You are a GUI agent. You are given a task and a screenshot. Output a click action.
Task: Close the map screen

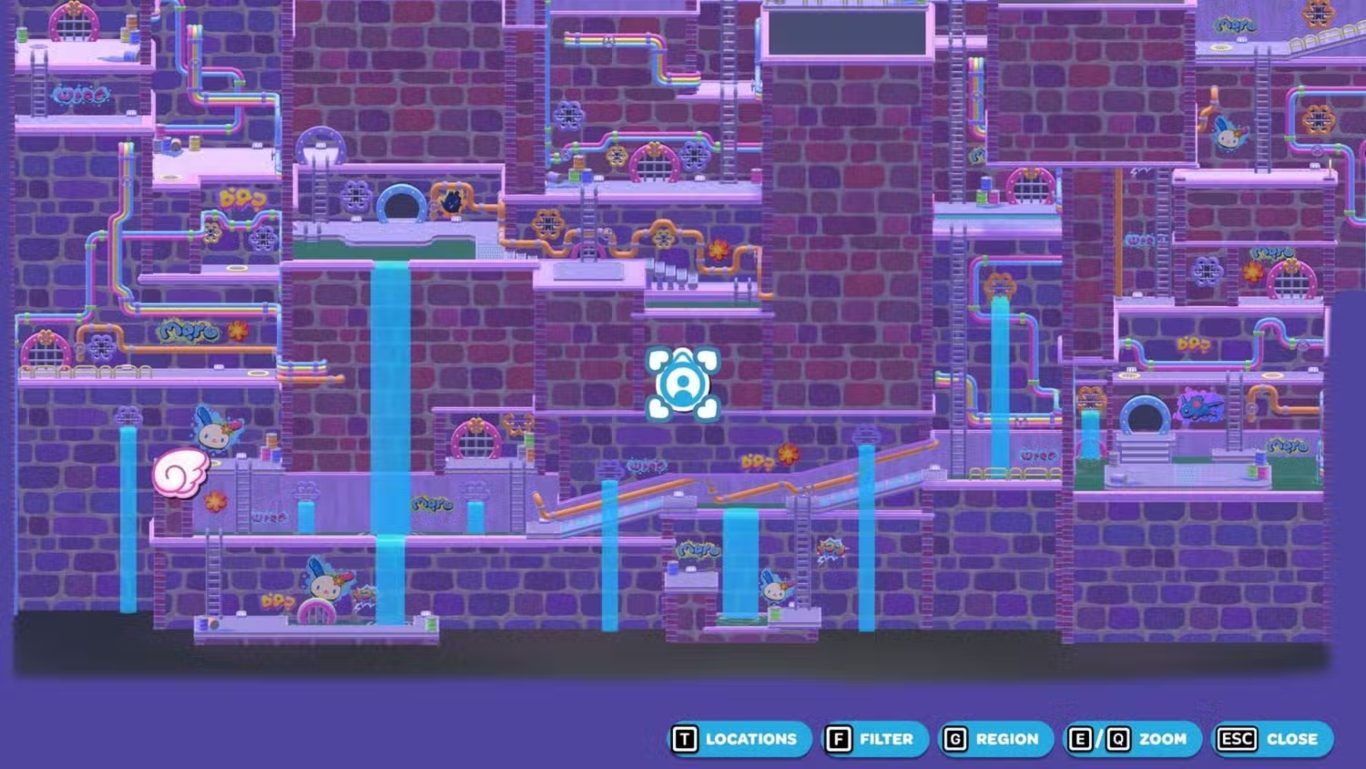point(1273,739)
